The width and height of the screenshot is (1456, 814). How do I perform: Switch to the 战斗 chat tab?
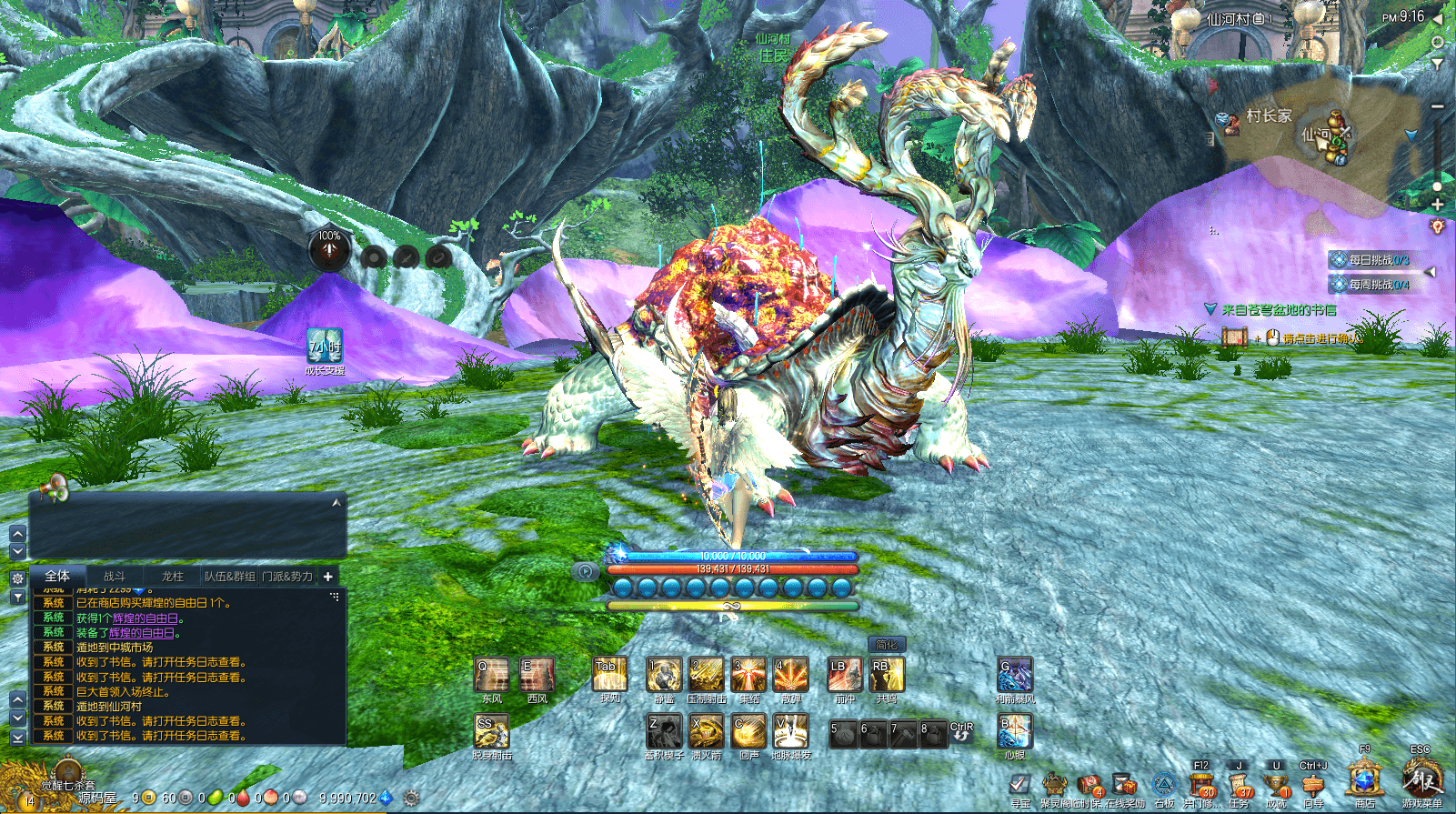point(115,577)
